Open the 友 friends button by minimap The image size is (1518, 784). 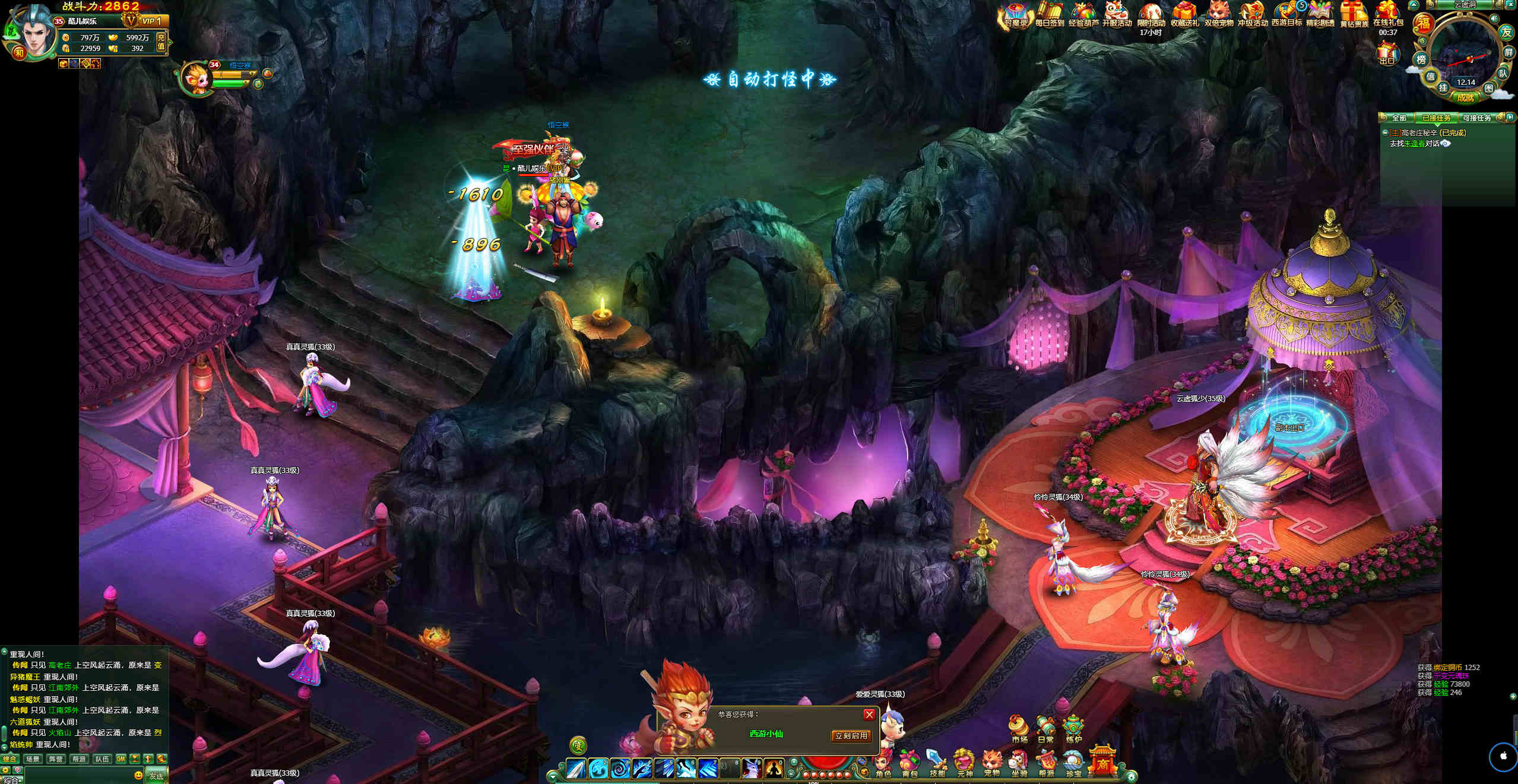pyautogui.click(x=1506, y=32)
